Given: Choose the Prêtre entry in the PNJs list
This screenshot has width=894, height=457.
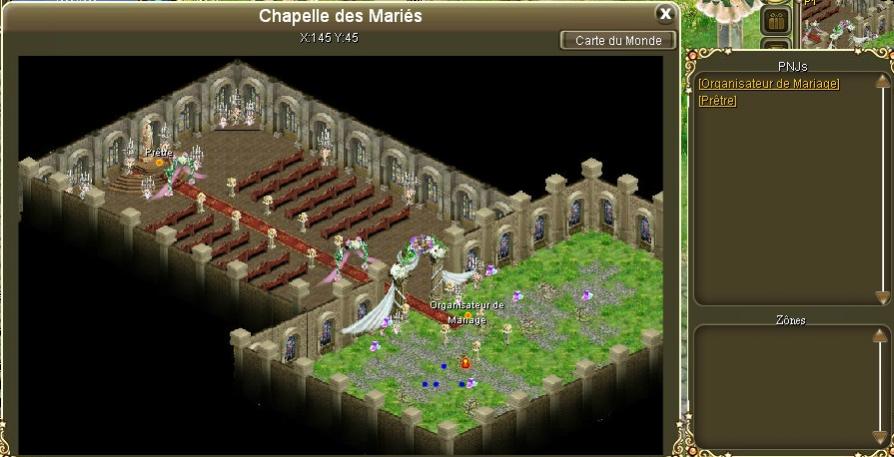Looking at the screenshot, I should 717,100.
